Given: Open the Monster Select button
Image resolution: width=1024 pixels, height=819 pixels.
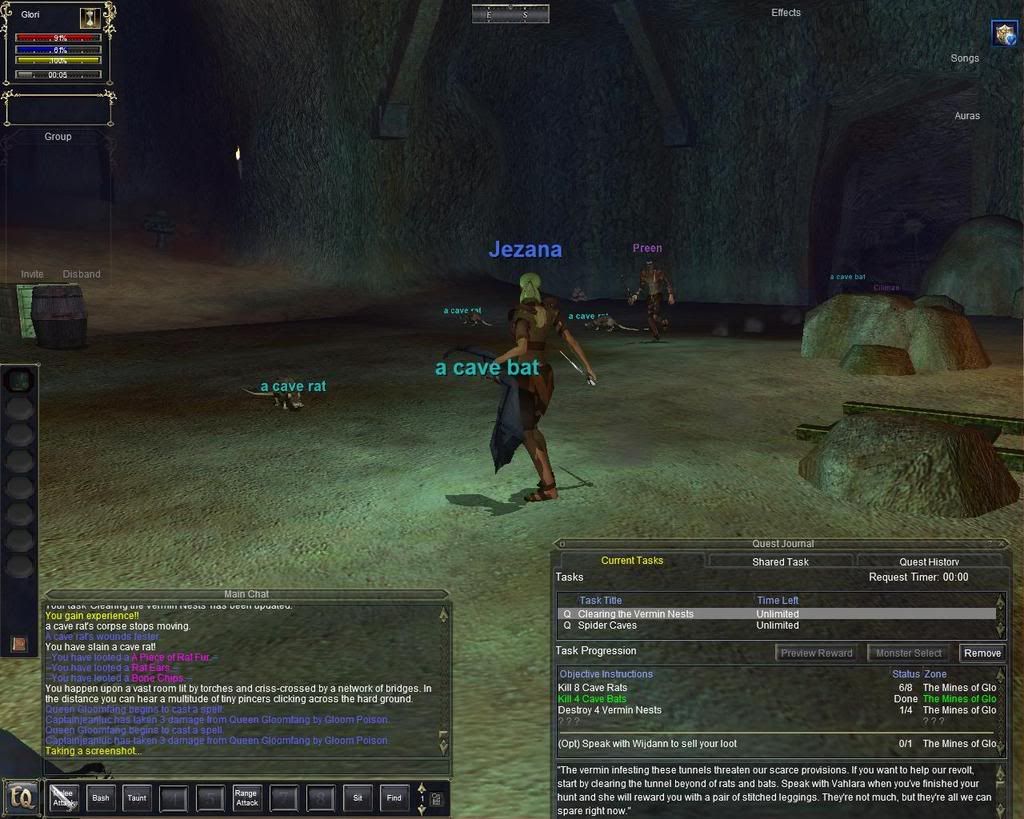Looking at the screenshot, I should click(x=909, y=653).
